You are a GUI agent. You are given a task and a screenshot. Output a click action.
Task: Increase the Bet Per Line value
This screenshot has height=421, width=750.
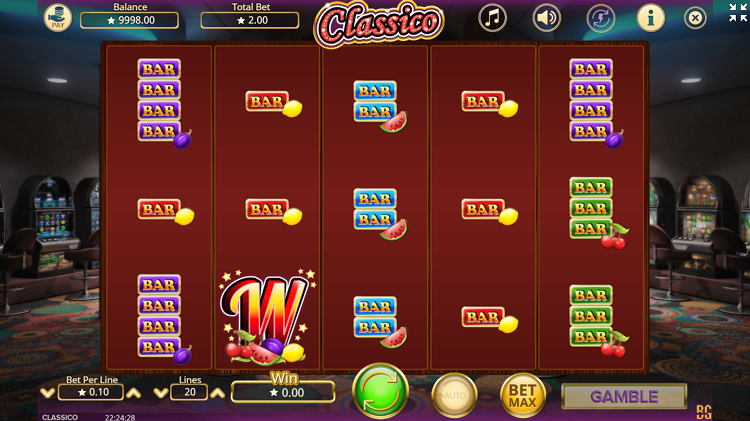pyautogui.click(x=133, y=393)
